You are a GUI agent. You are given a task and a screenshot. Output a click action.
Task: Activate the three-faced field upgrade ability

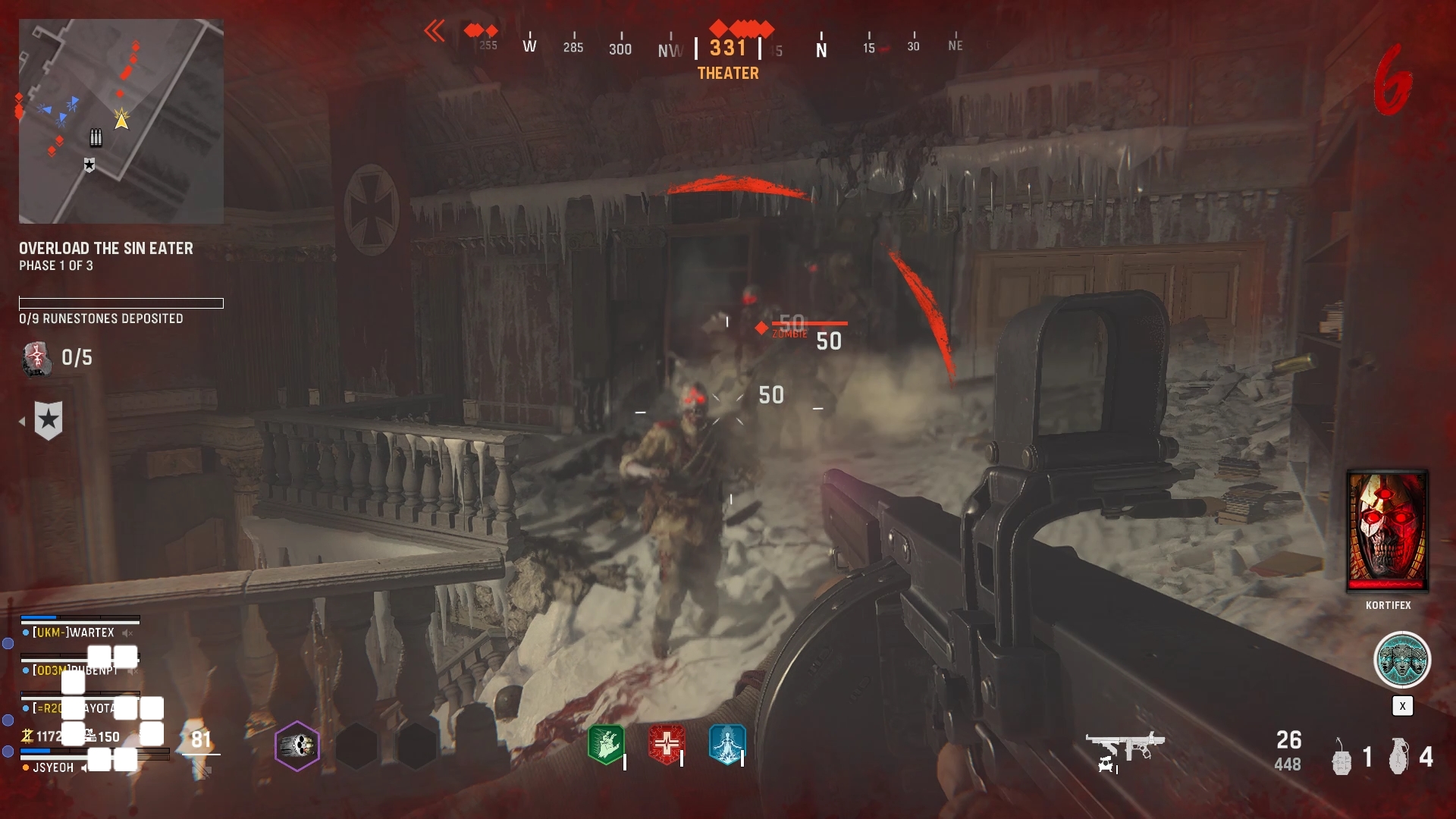(x=1402, y=660)
